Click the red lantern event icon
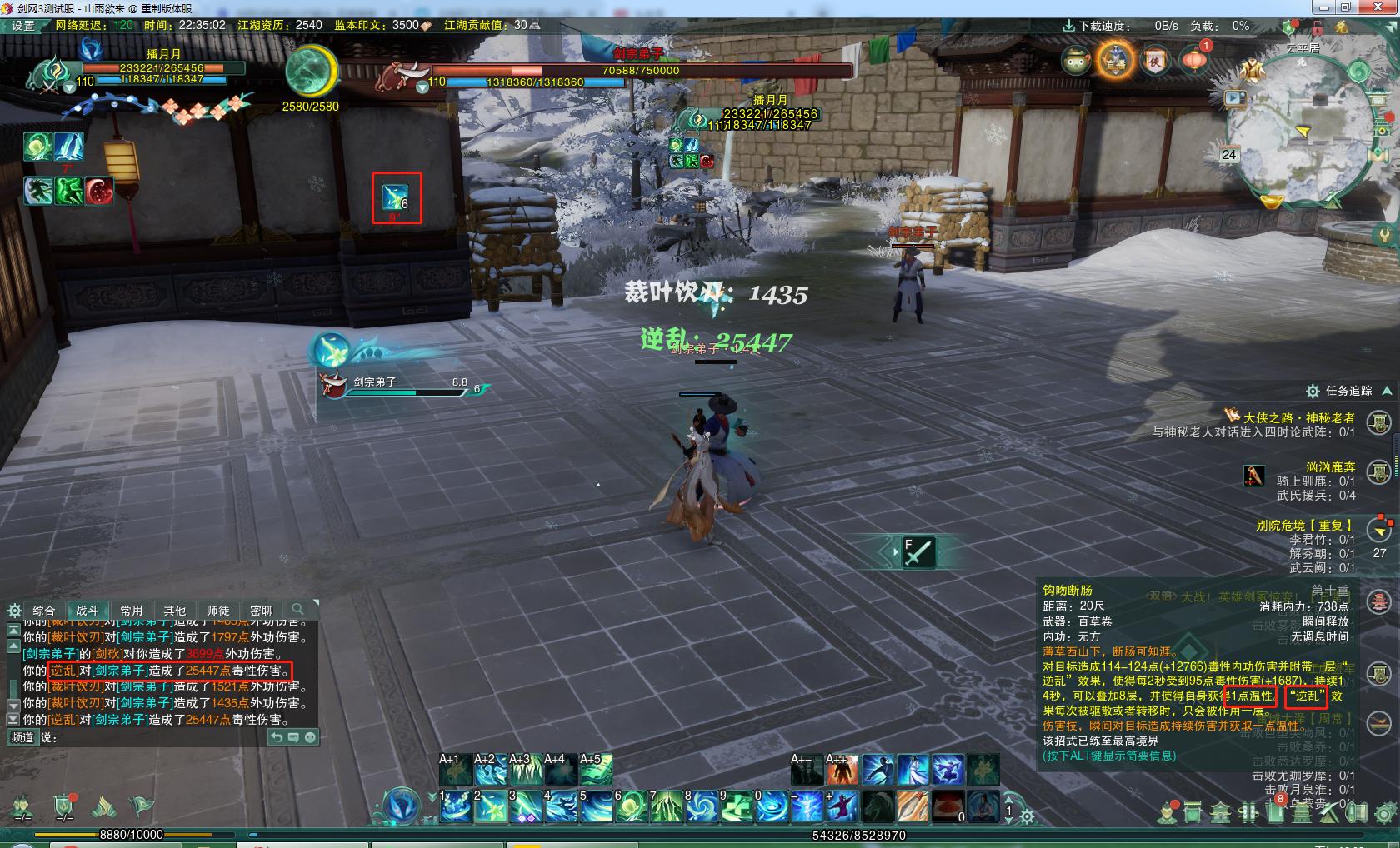This screenshot has height=848, width=1400. coord(1195,60)
